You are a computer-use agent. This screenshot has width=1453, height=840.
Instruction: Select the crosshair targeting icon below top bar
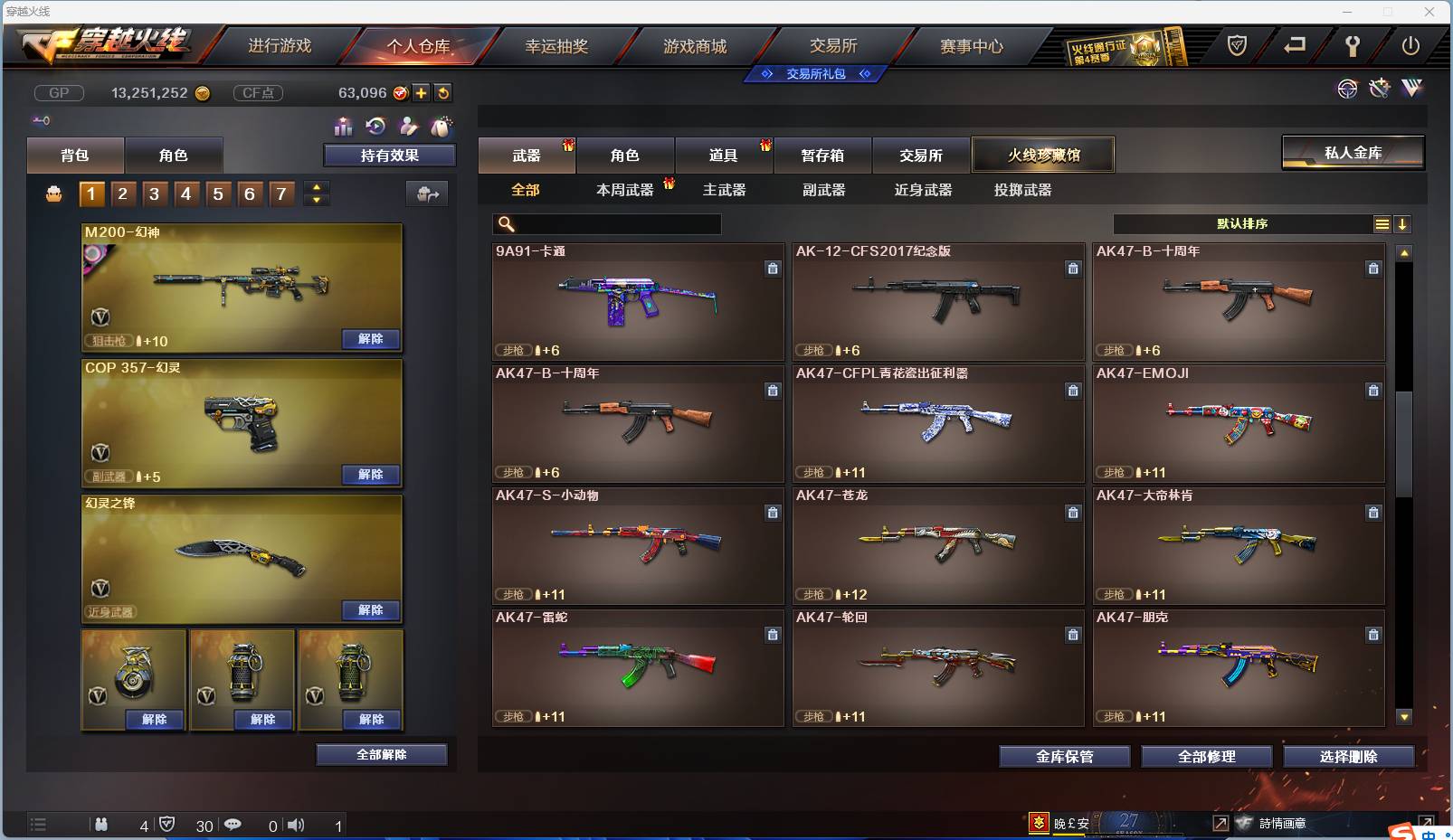point(1348,89)
